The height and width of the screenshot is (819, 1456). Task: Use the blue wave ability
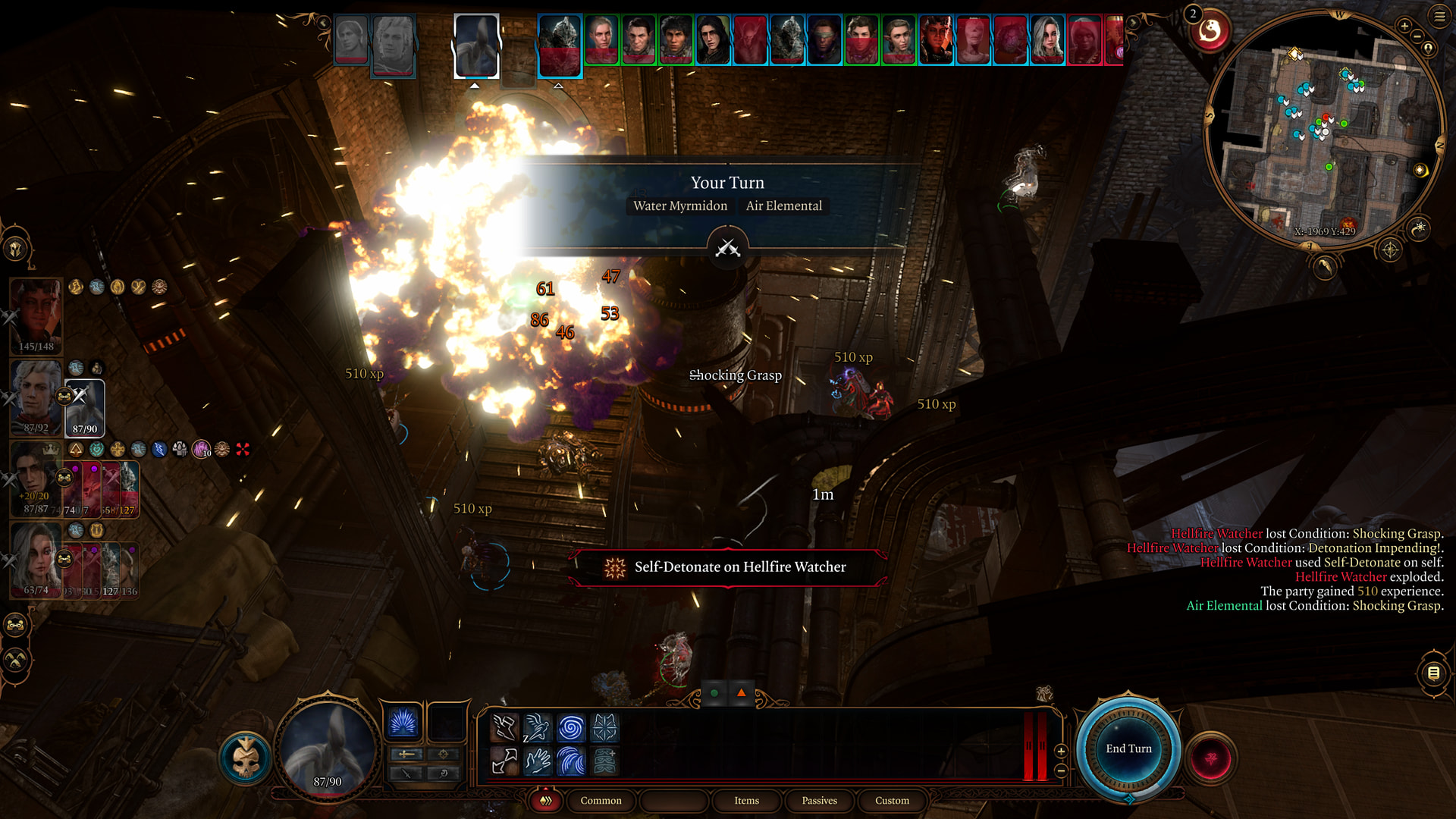point(571,761)
